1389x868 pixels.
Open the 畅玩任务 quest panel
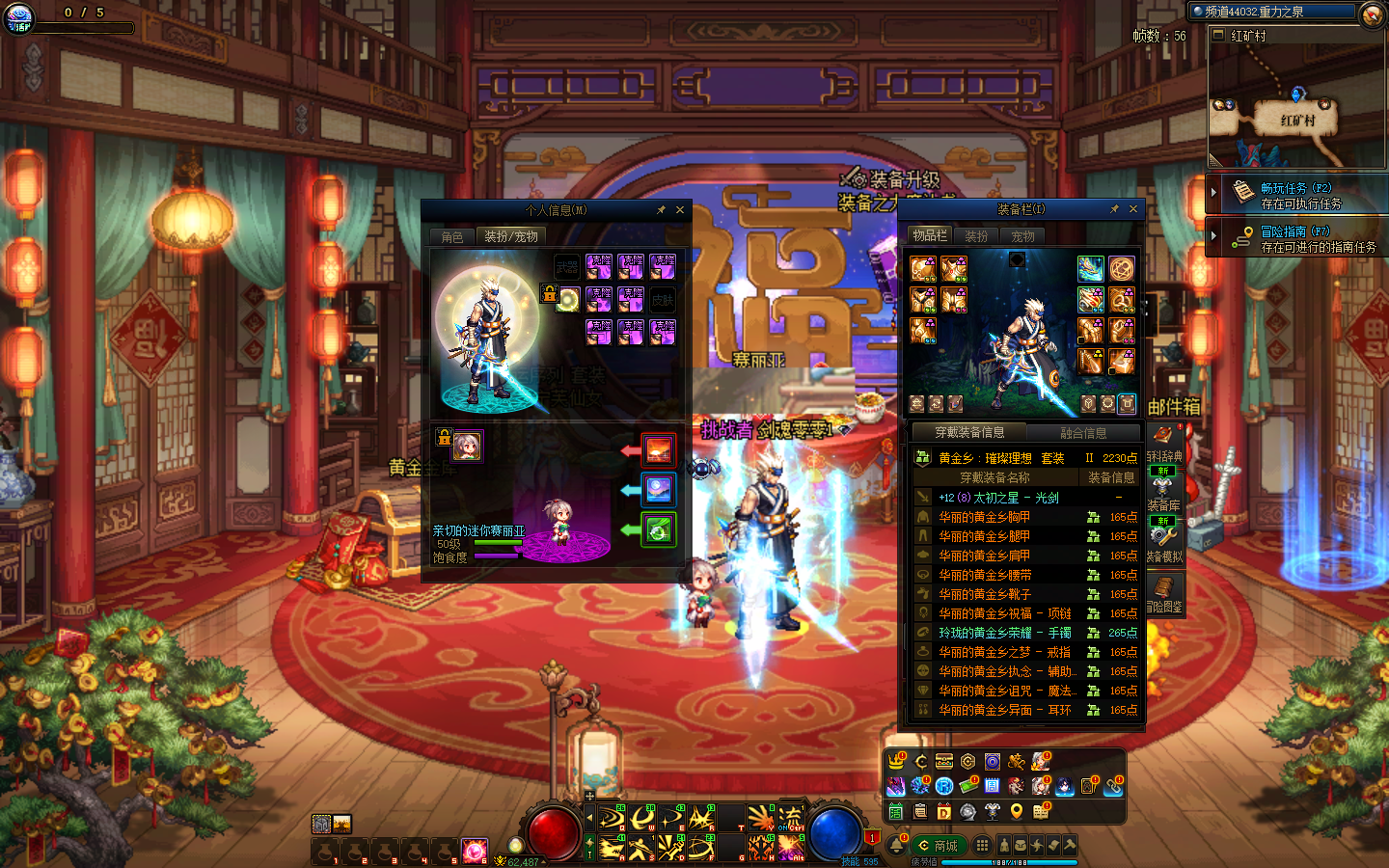[1297, 195]
